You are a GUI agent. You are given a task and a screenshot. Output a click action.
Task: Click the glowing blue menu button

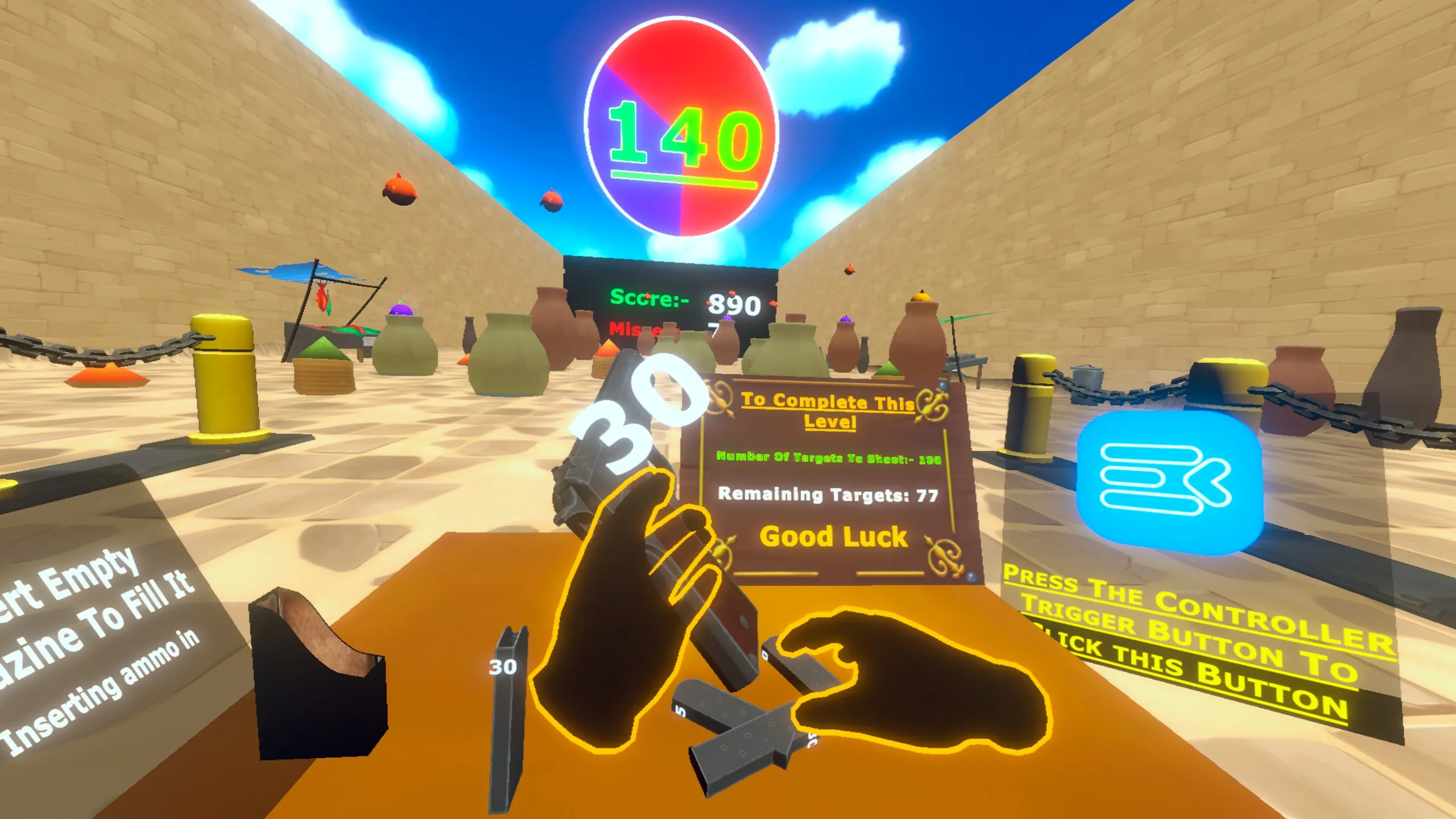1169,482
